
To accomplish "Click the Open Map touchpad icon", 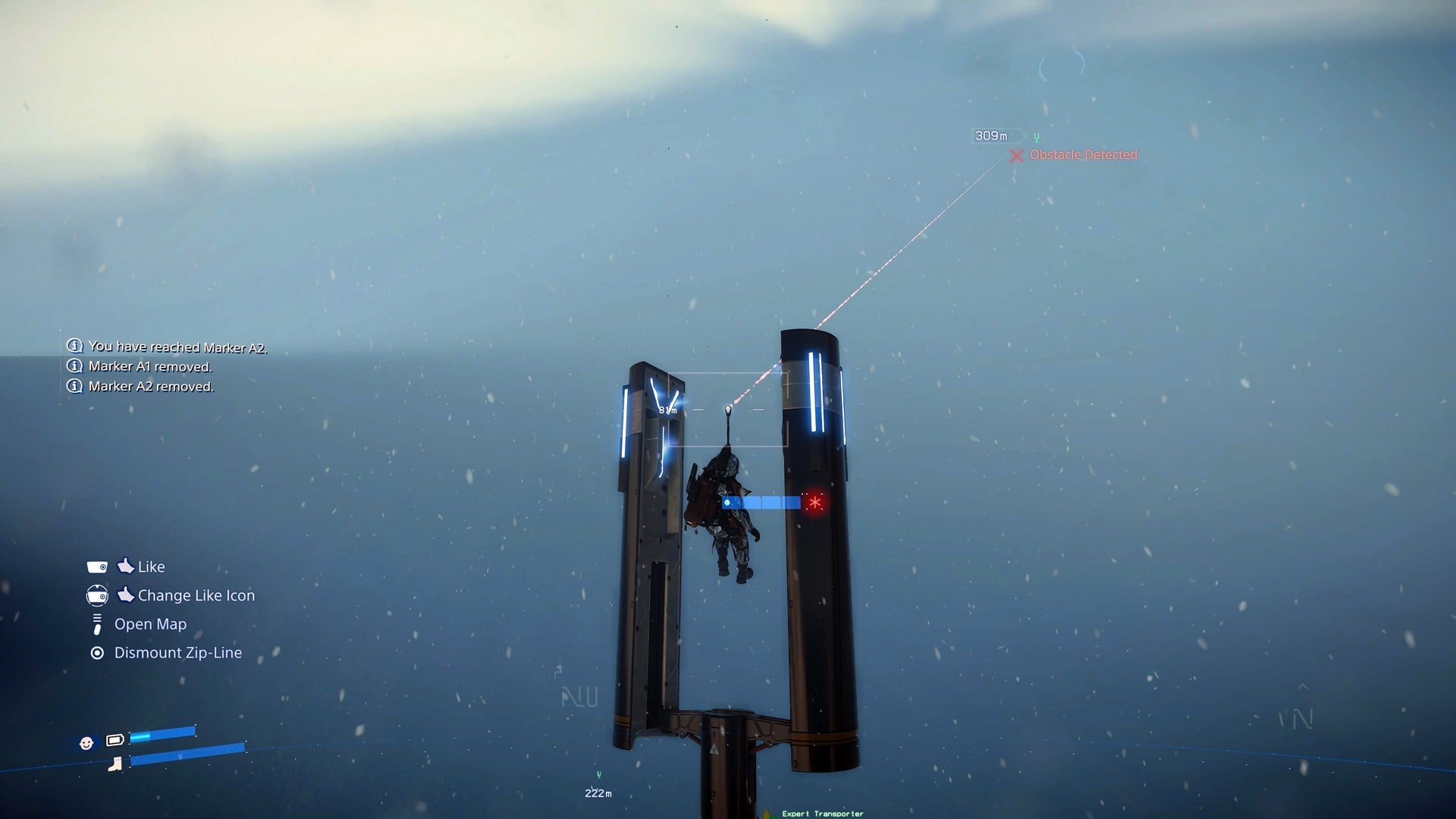I will click(x=96, y=623).
